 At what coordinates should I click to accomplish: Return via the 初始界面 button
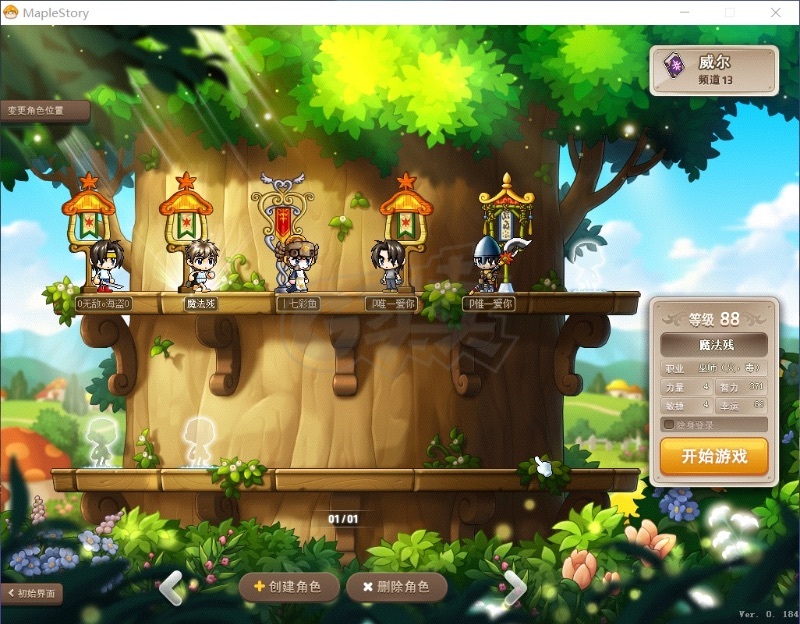pyautogui.click(x=33, y=593)
